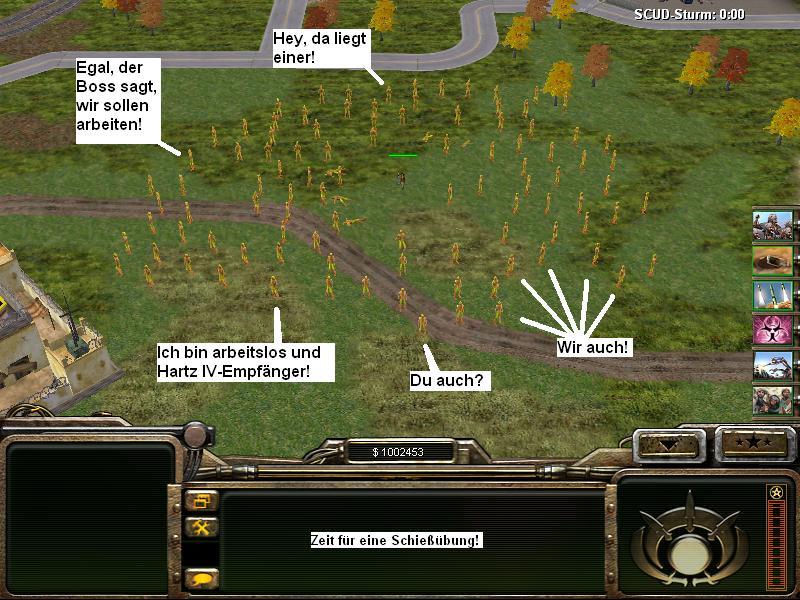Select the shortcut icon showing a vehicle

[773, 365]
